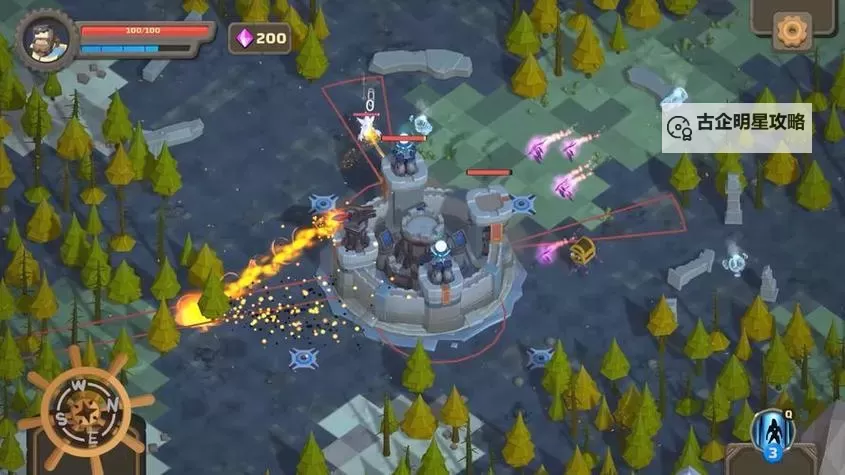Image resolution: width=845 pixels, height=475 pixels.
Task: Click the bearded hero portrait
Action: pos(47,38)
